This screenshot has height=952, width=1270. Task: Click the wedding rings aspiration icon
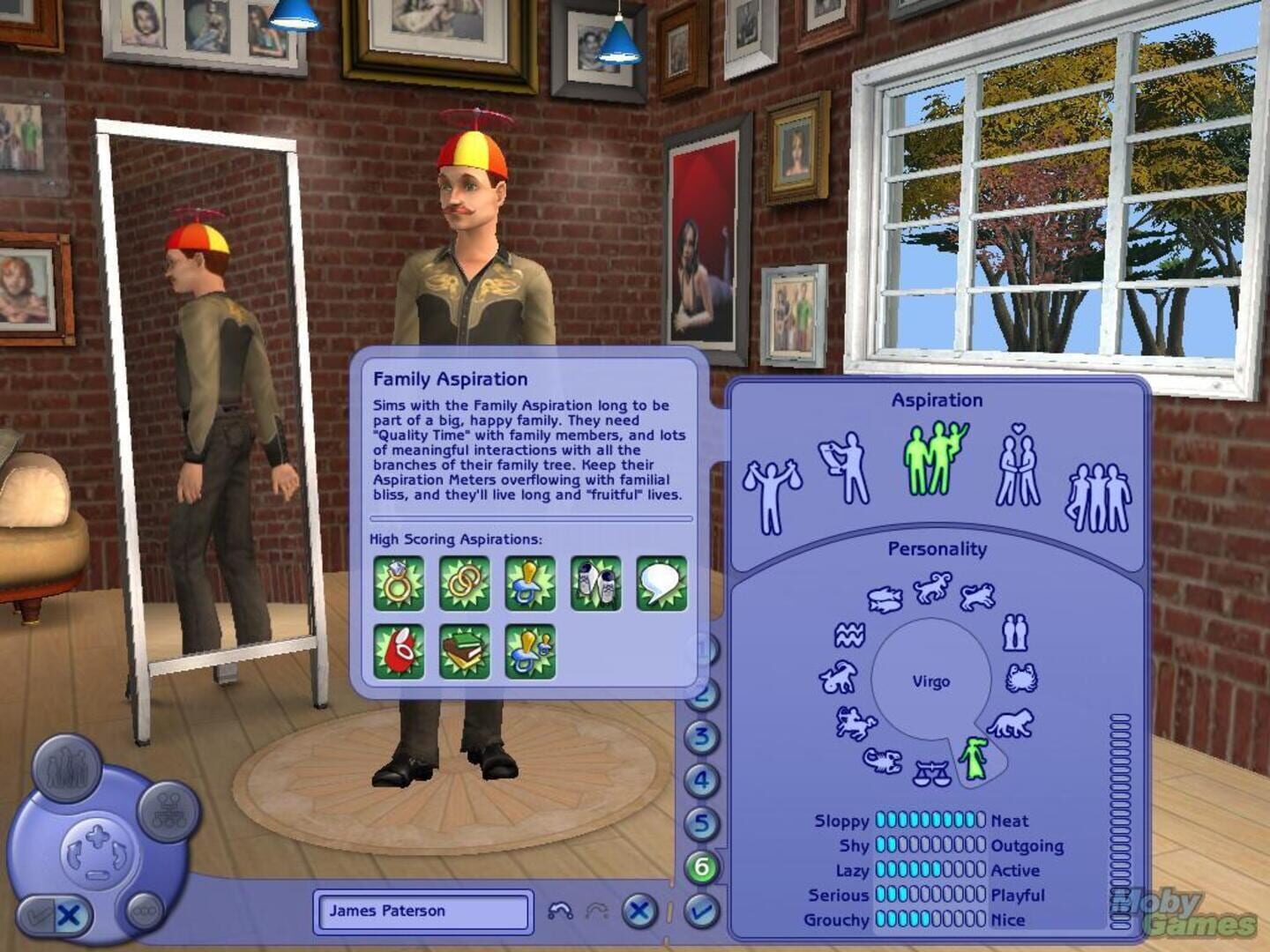coord(465,584)
